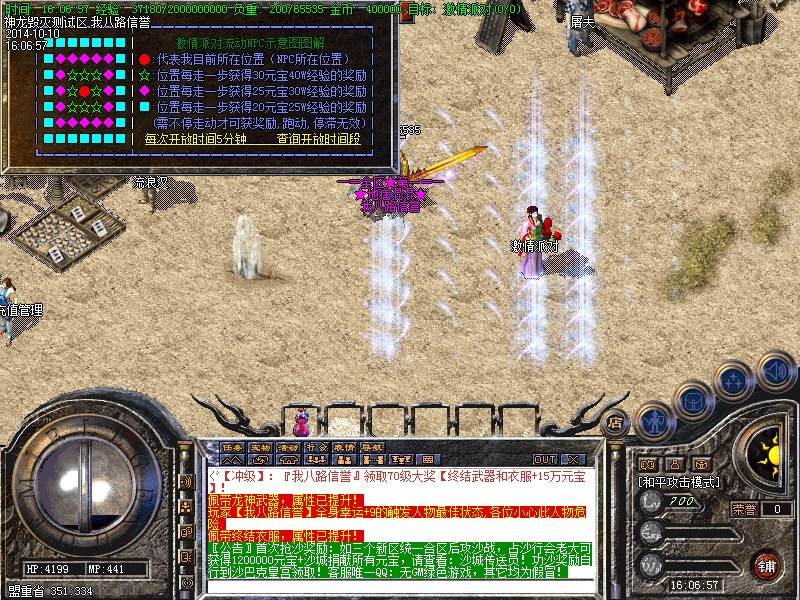
Task: Click 查询开放时间段 to check opening times
Action: tap(318, 140)
